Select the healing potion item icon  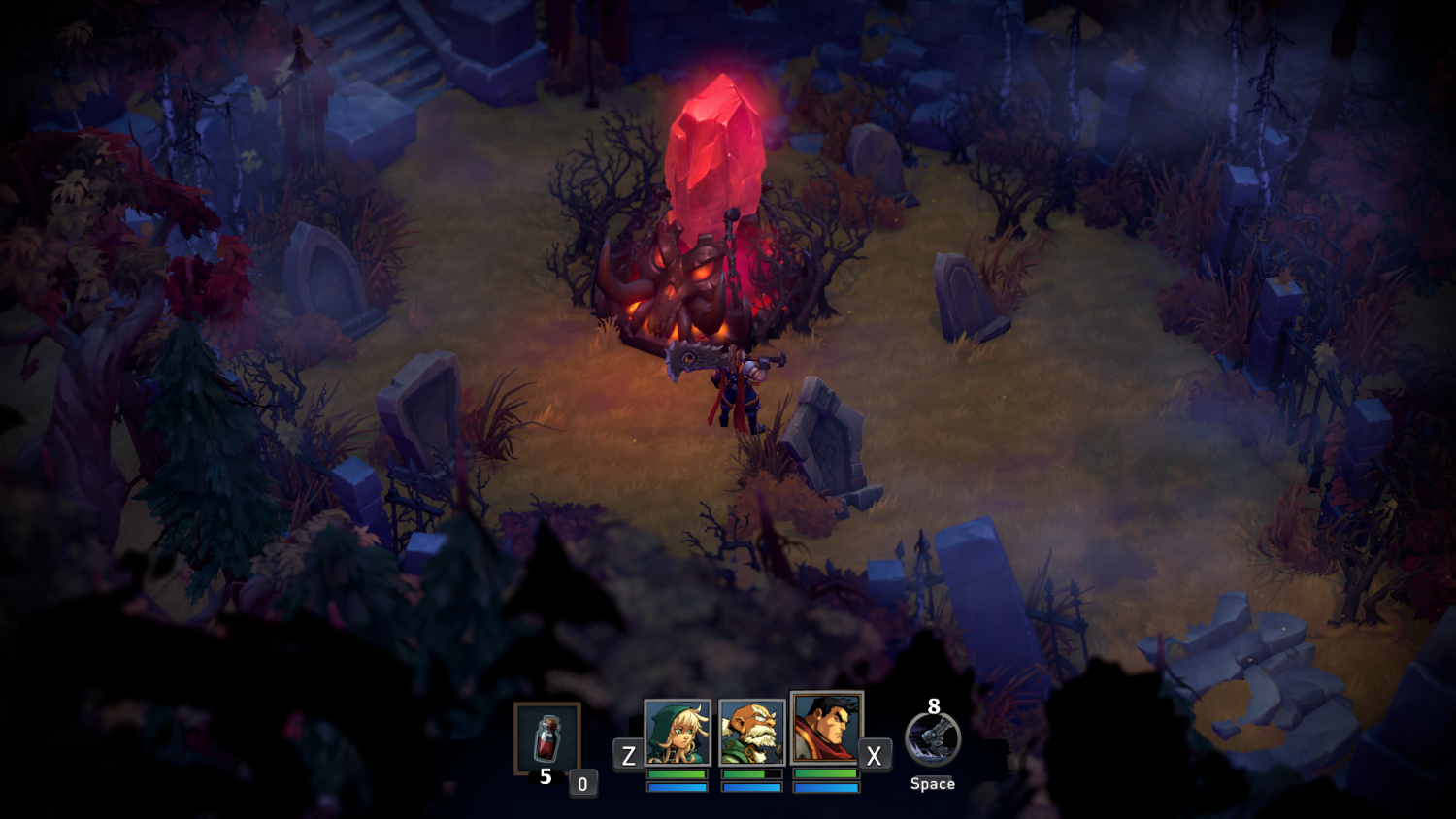coord(546,739)
